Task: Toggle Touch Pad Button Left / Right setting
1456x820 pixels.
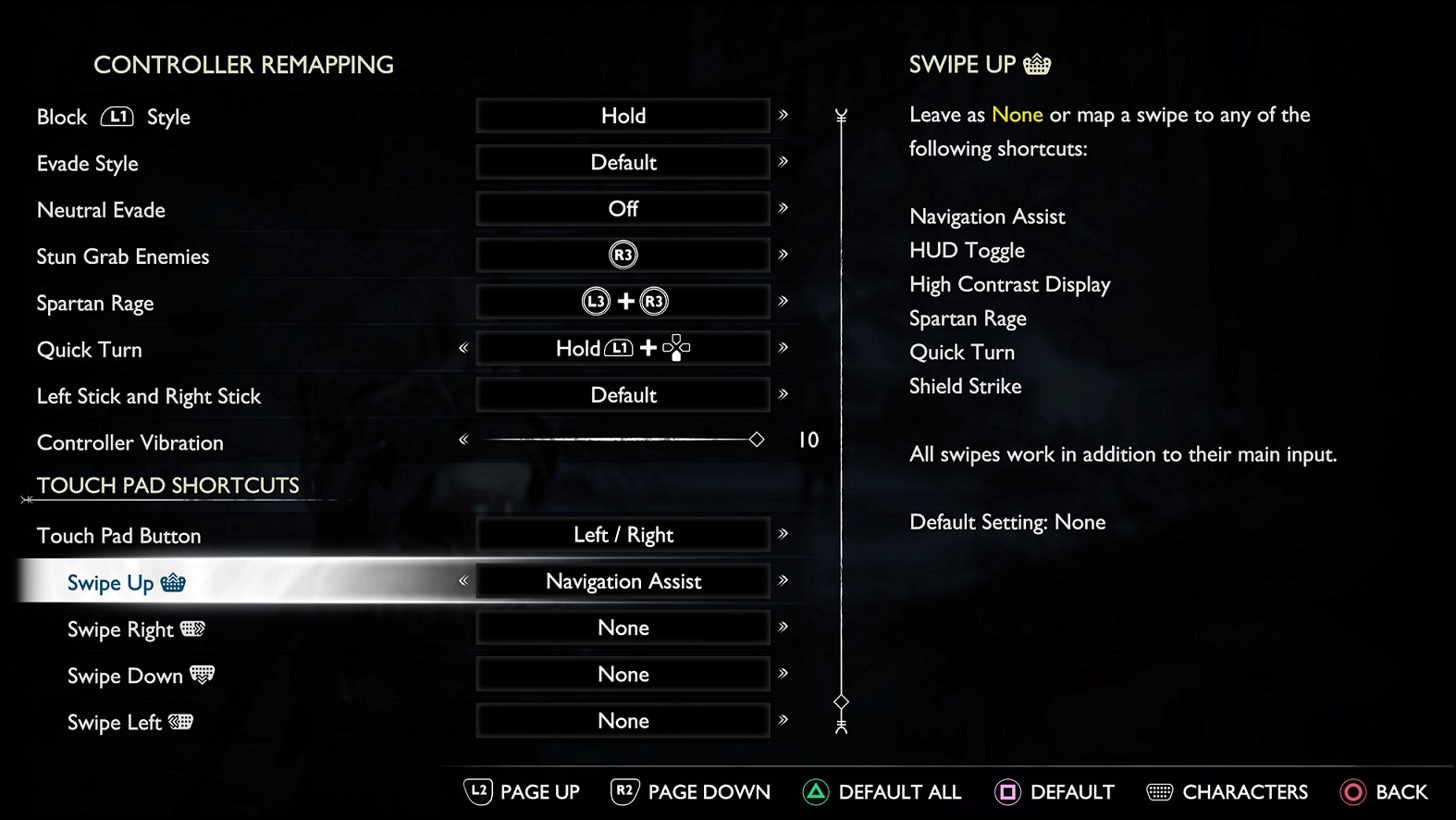Action: click(623, 534)
